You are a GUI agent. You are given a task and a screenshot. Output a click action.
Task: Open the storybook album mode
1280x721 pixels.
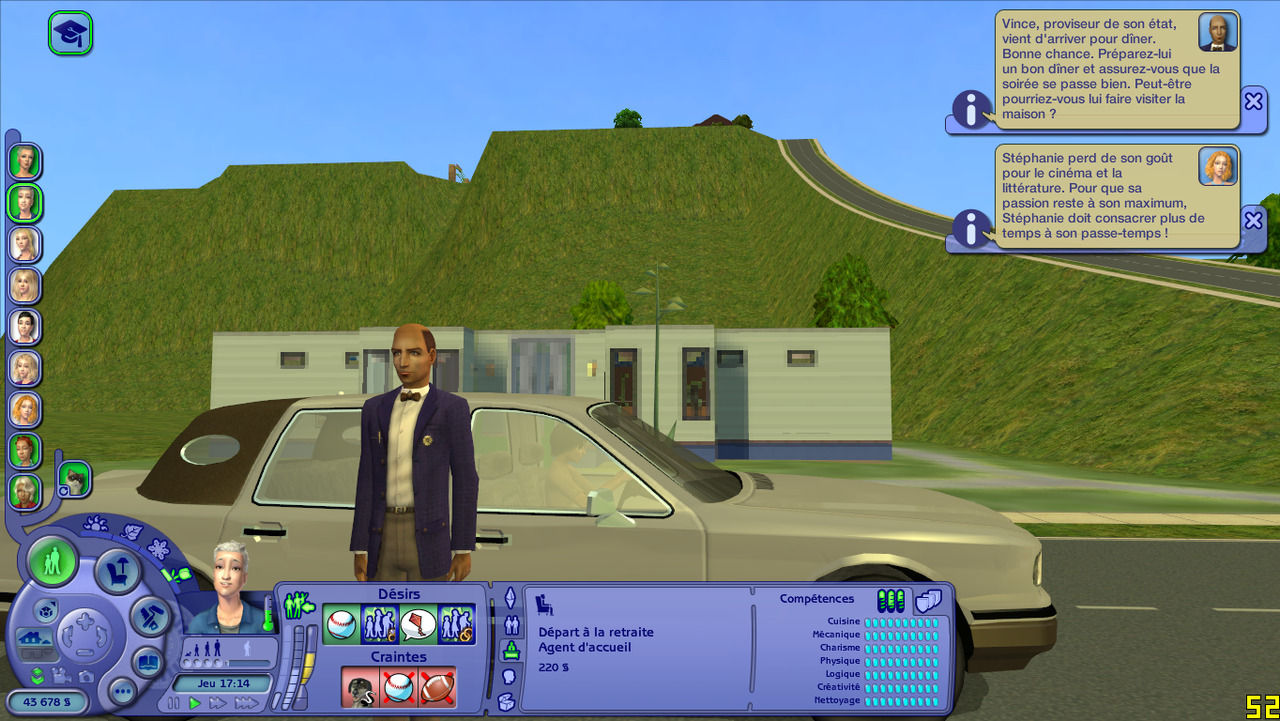tap(148, 662)
